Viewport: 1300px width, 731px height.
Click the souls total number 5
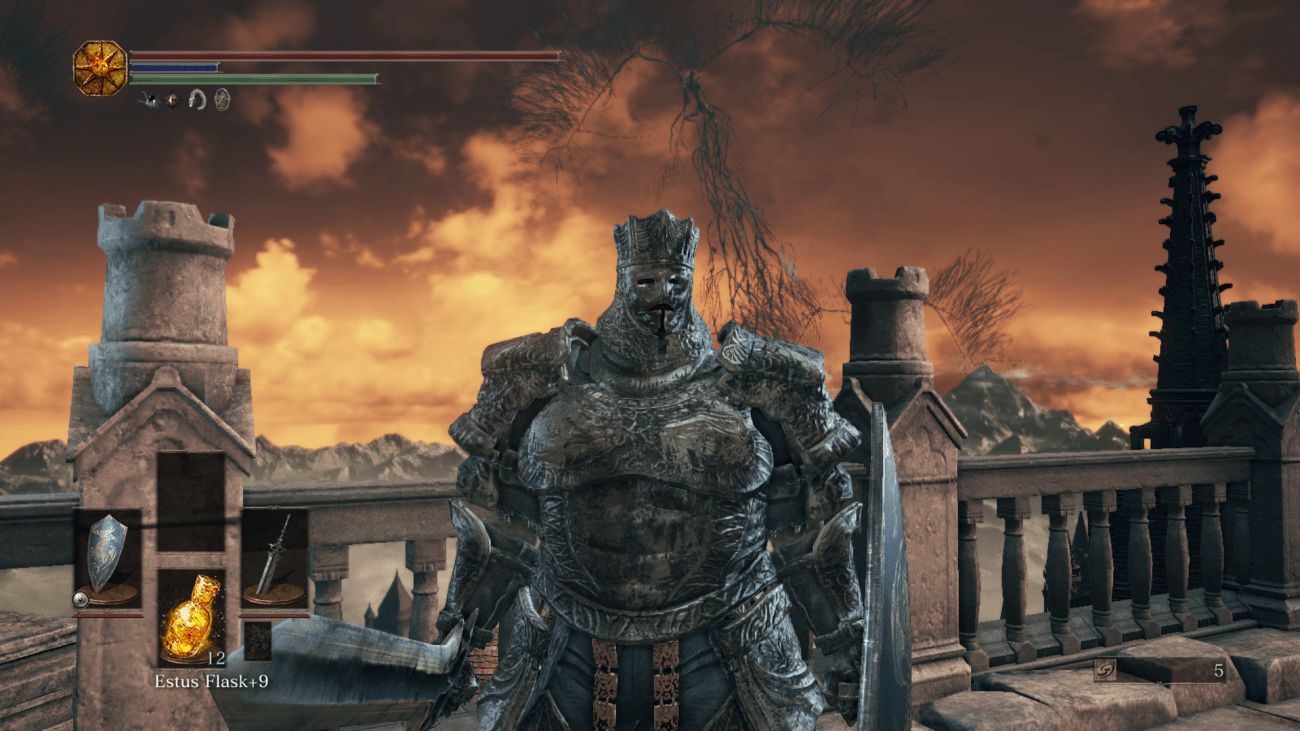1218,670
